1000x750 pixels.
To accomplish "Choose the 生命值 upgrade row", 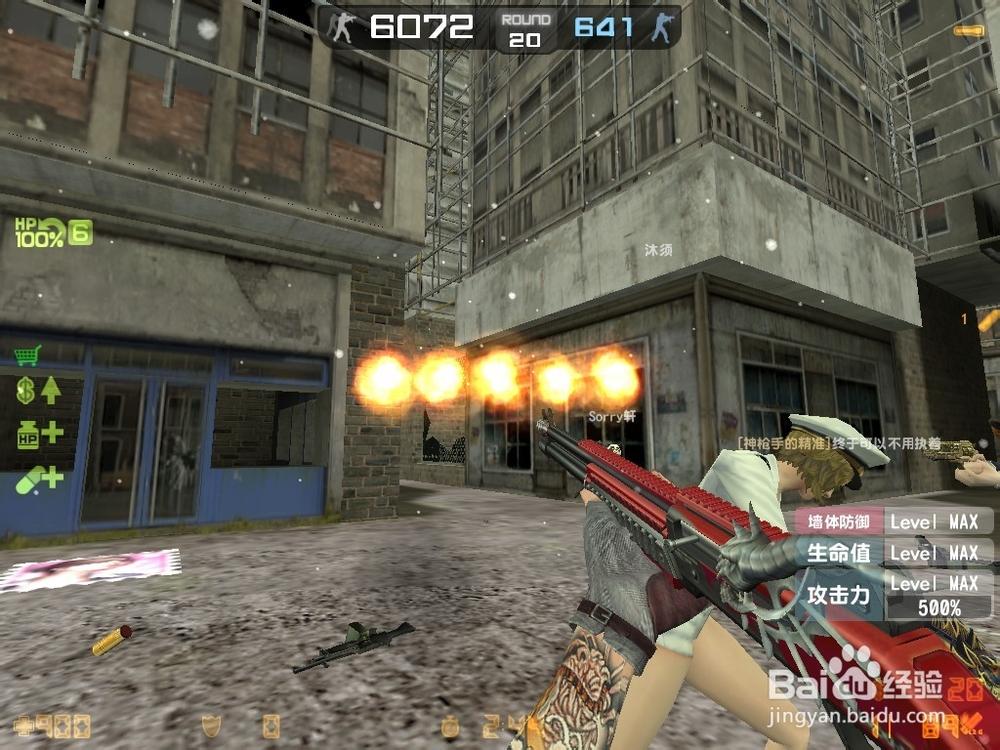I will 893,552.
